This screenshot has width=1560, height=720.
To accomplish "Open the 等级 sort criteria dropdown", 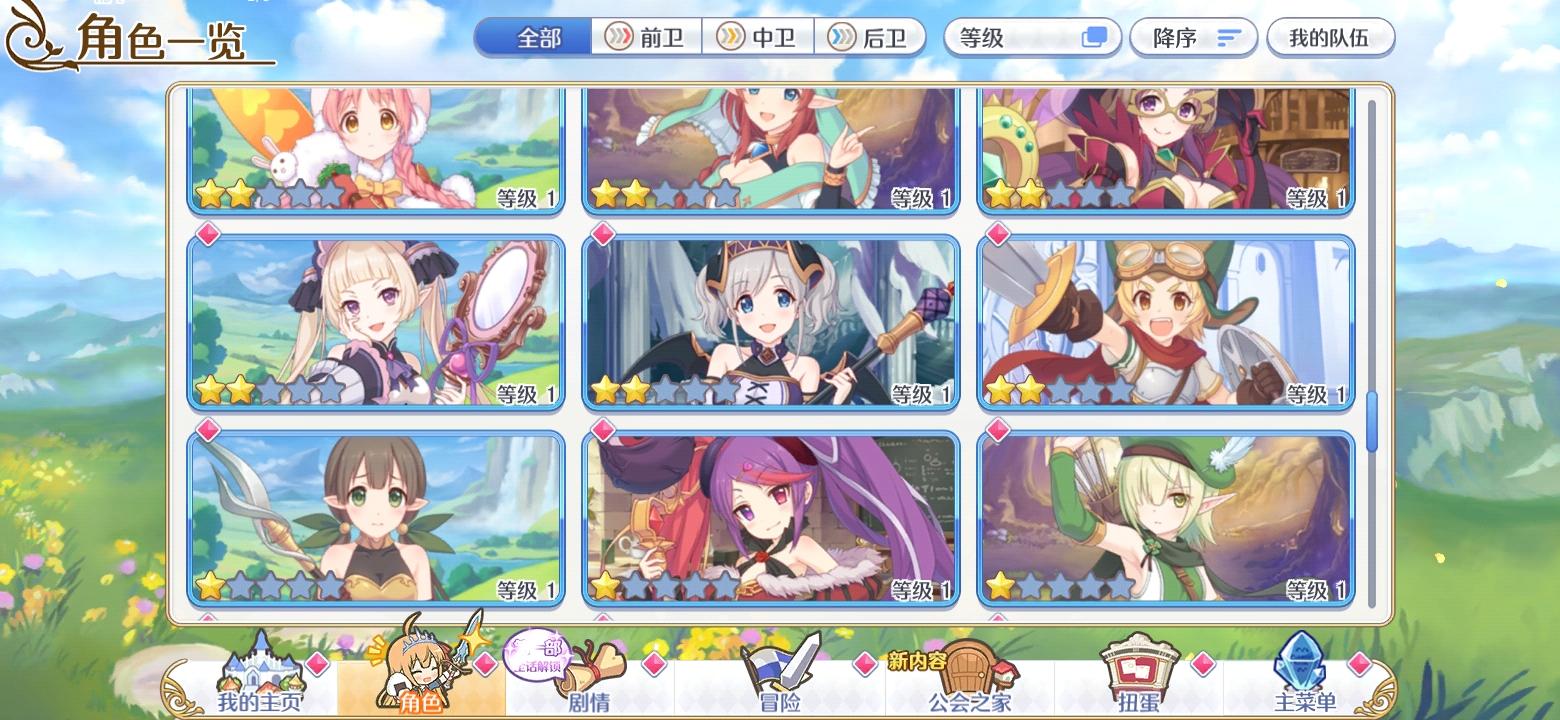I will [x=1010, y=35].
